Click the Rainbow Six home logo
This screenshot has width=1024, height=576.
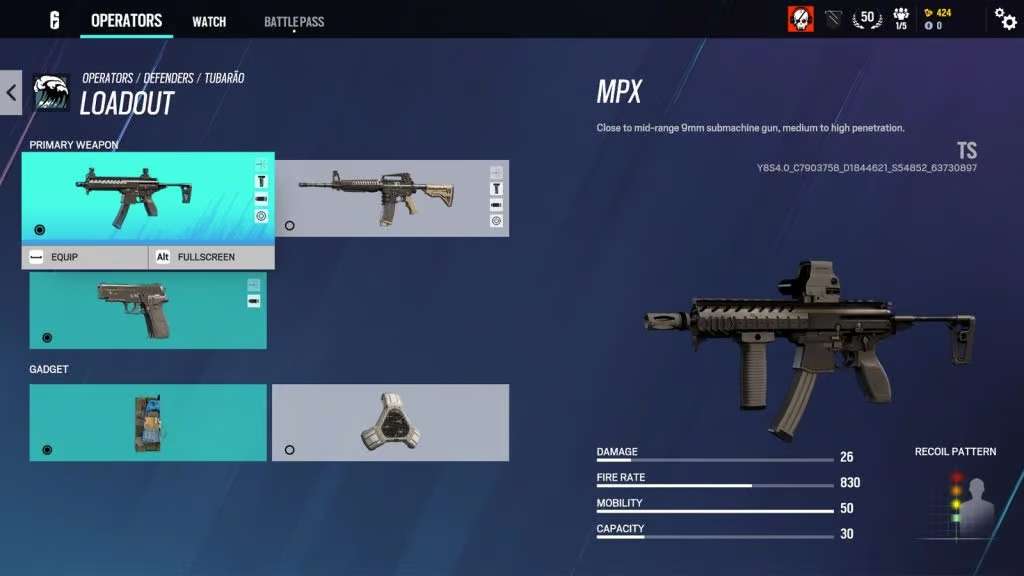(54, 20)
